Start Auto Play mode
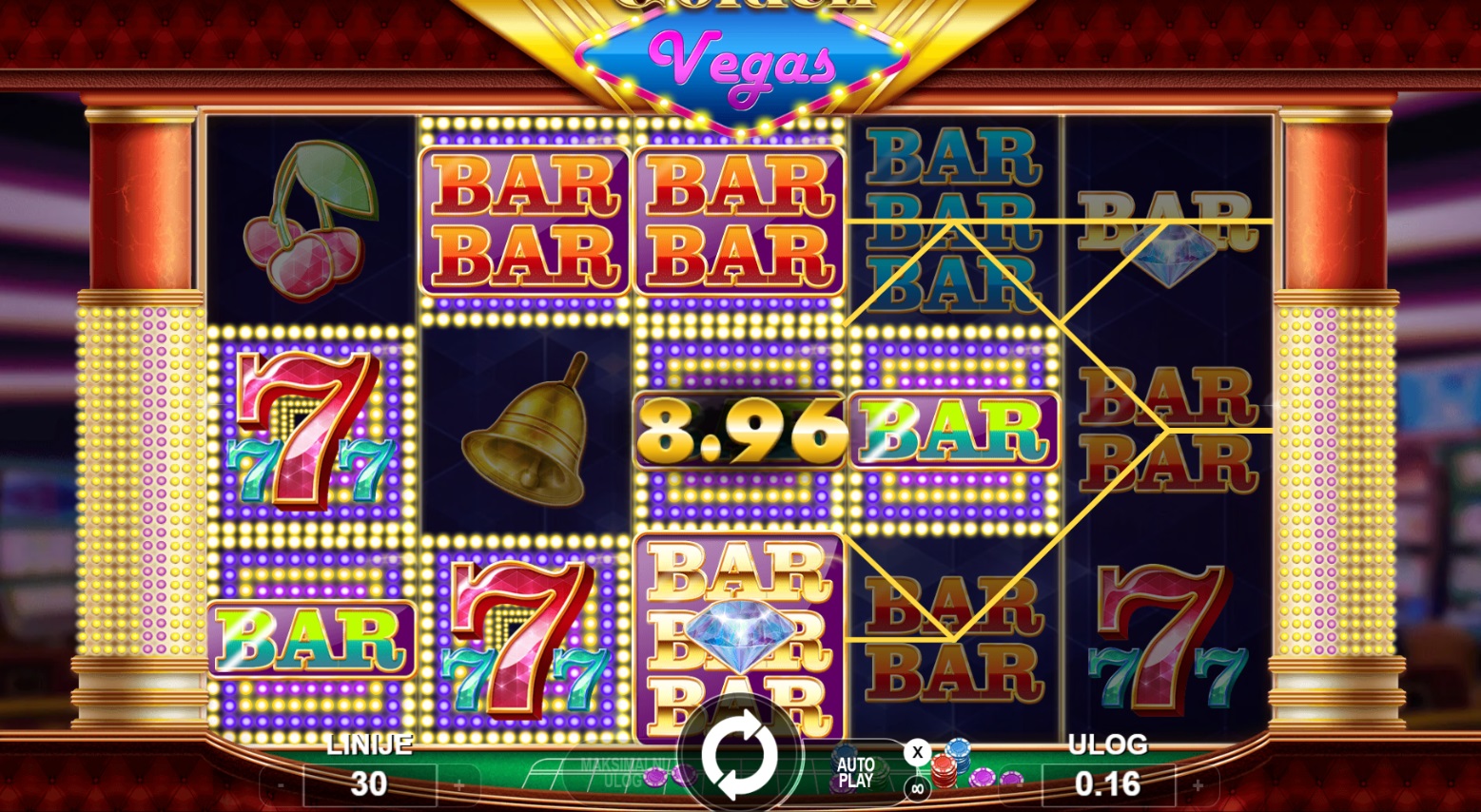The width and height of the screenshot is (1481, 812). [855, 772]
